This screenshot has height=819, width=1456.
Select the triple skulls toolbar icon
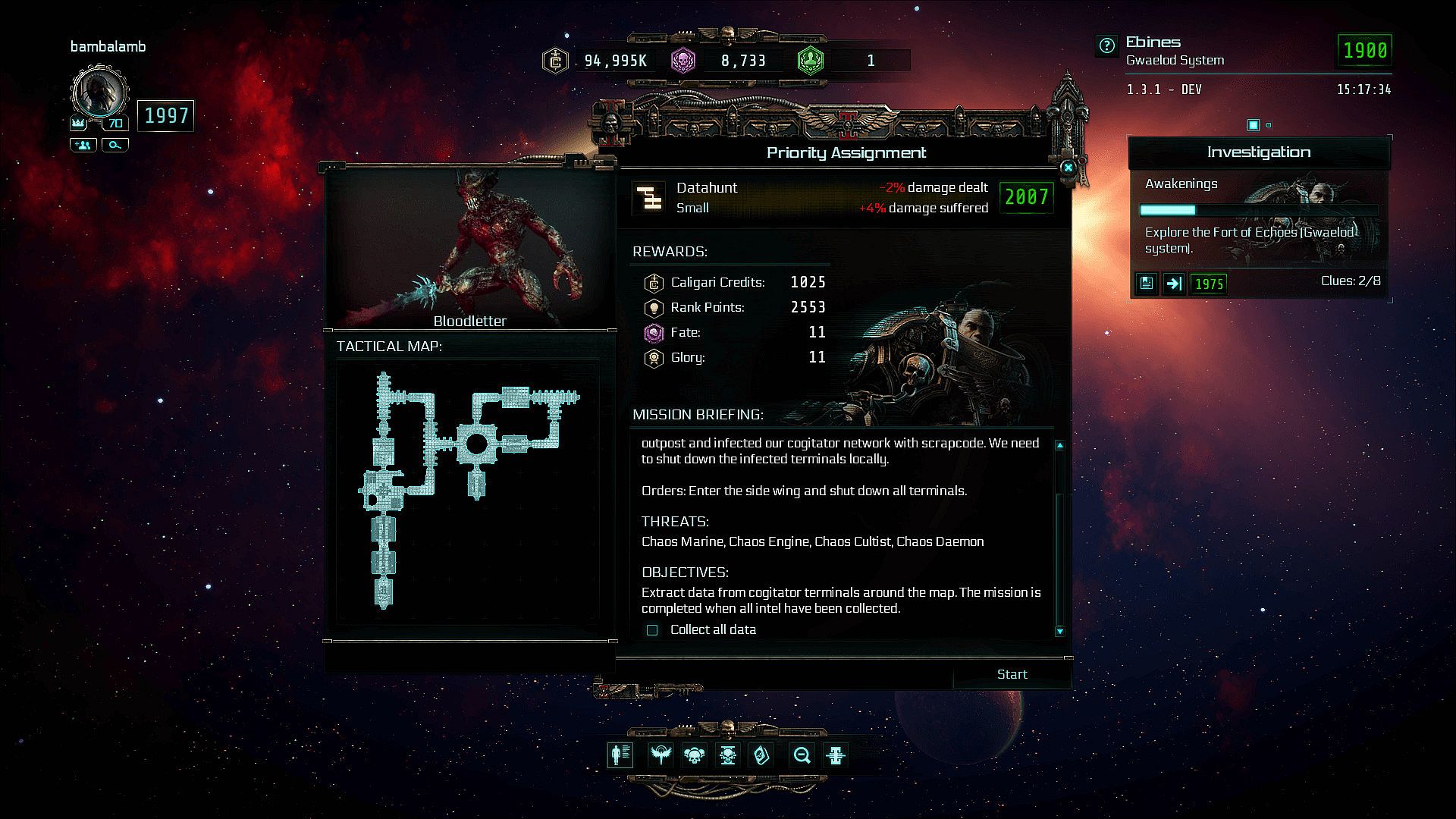pos(694,755)
